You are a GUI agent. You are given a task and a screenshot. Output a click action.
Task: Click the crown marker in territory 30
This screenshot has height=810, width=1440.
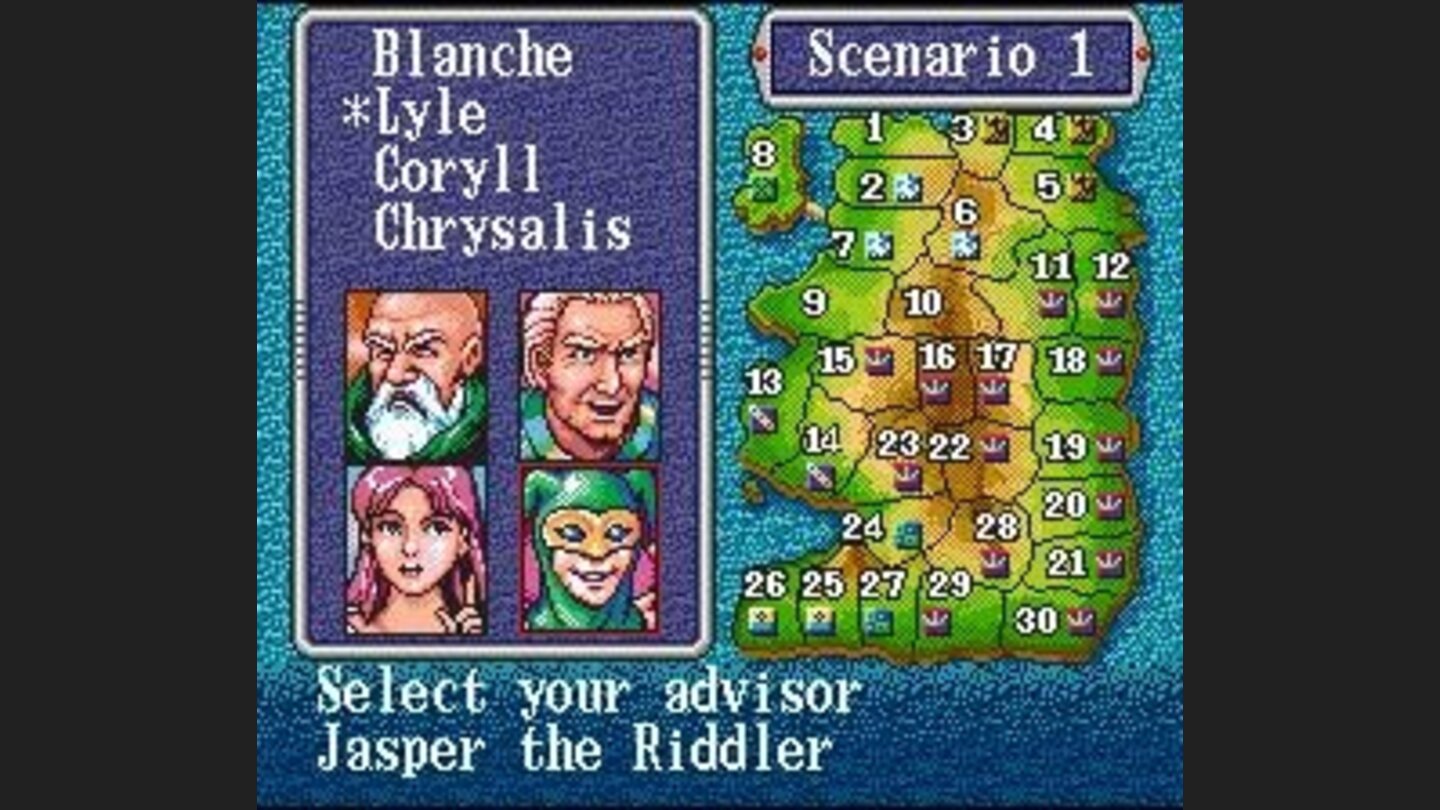tap(1082, 620)
